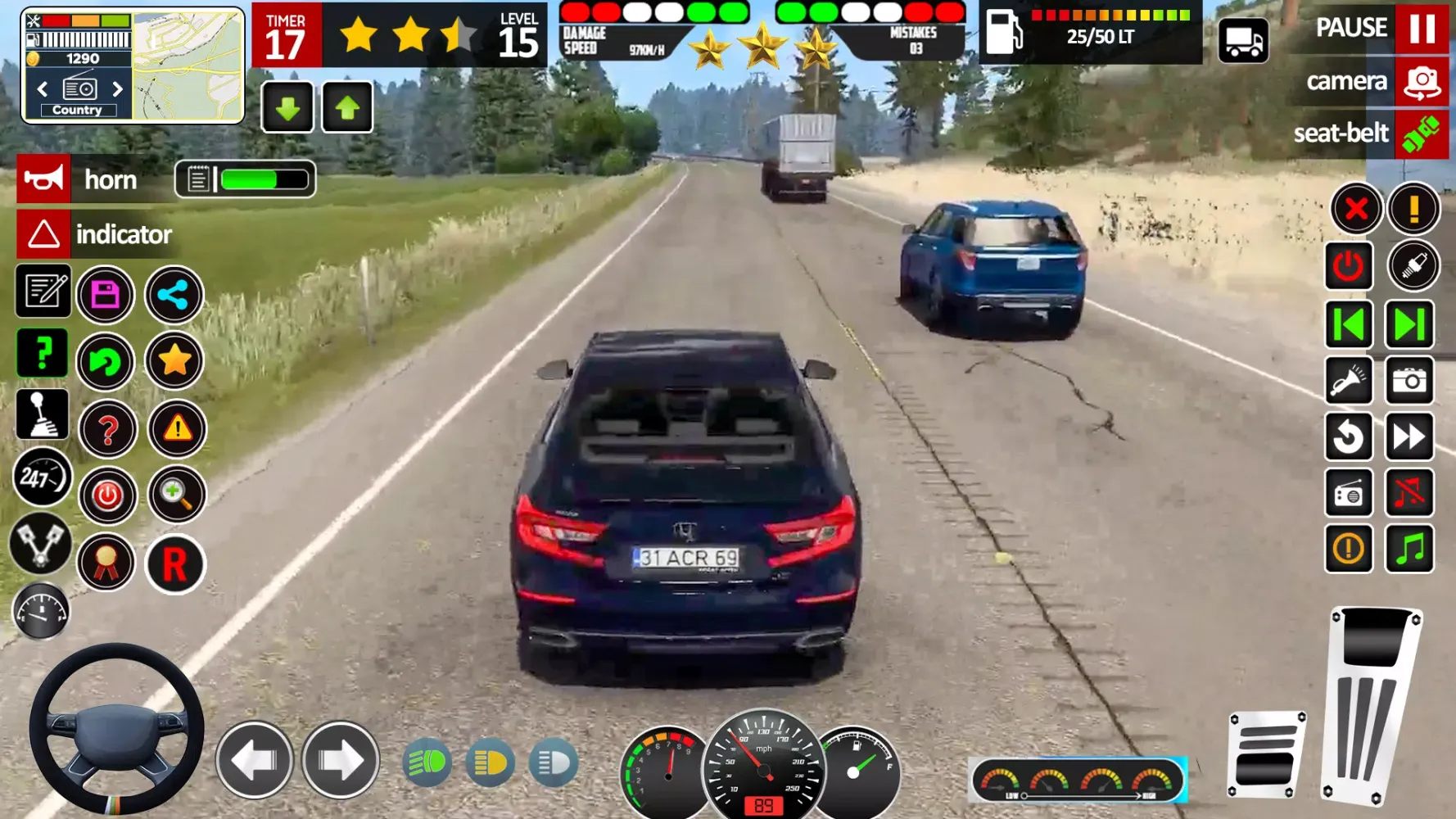Open the share icon
1456x819 pixels.
[174, 295]
